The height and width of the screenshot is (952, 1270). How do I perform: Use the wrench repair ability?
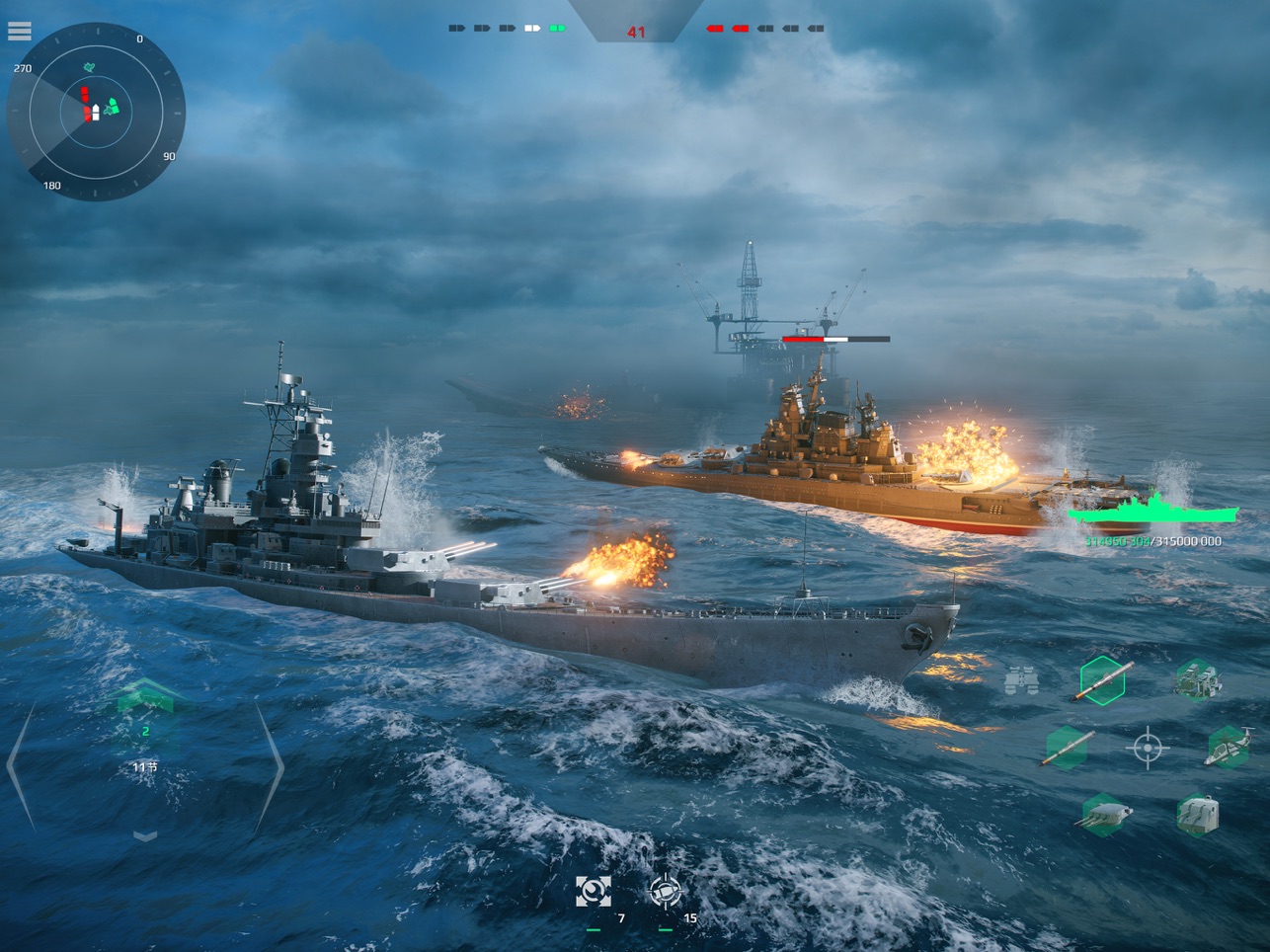pos(594,892)
